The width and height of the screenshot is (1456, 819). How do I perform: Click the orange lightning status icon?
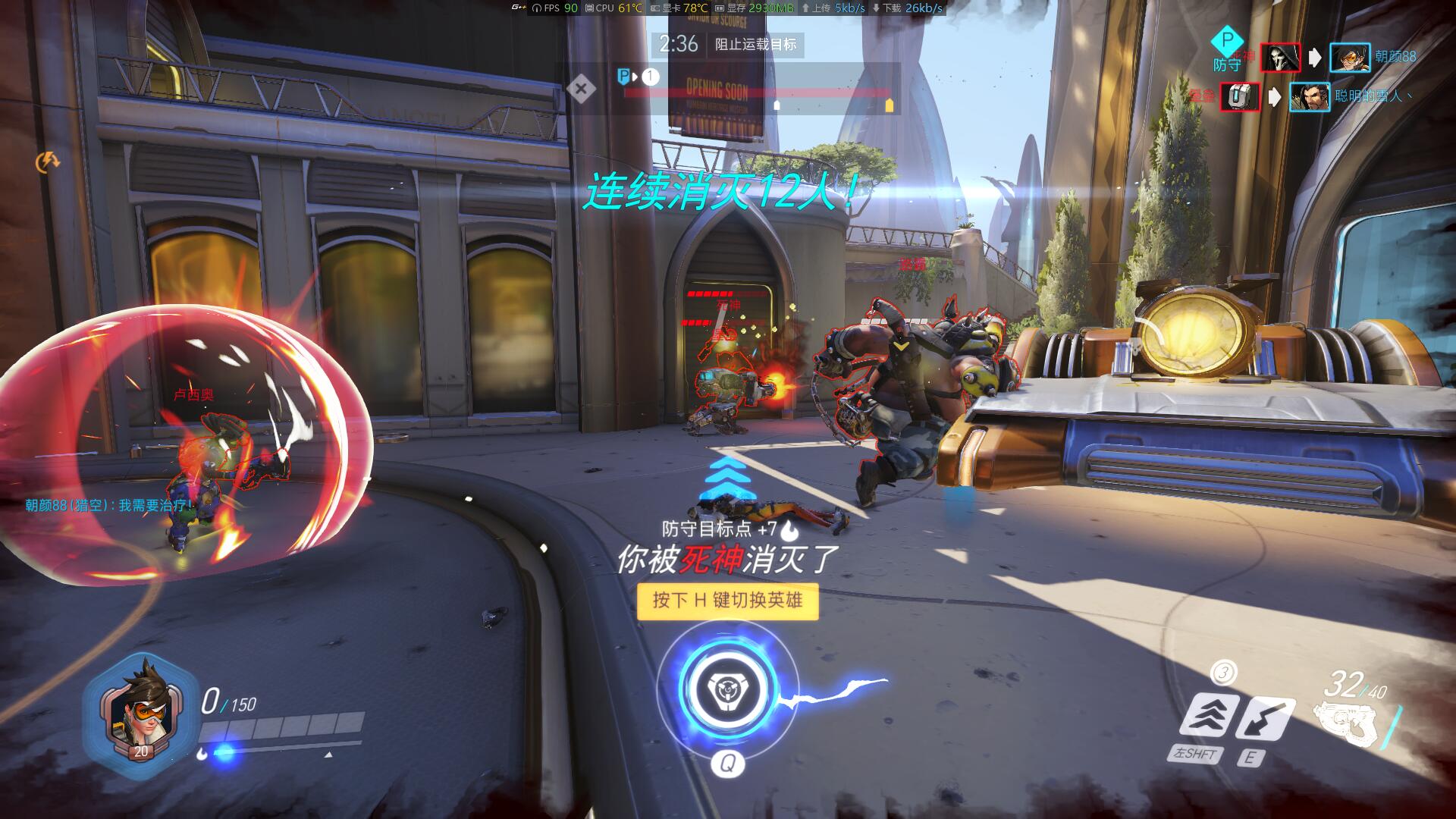click(48, 161)
